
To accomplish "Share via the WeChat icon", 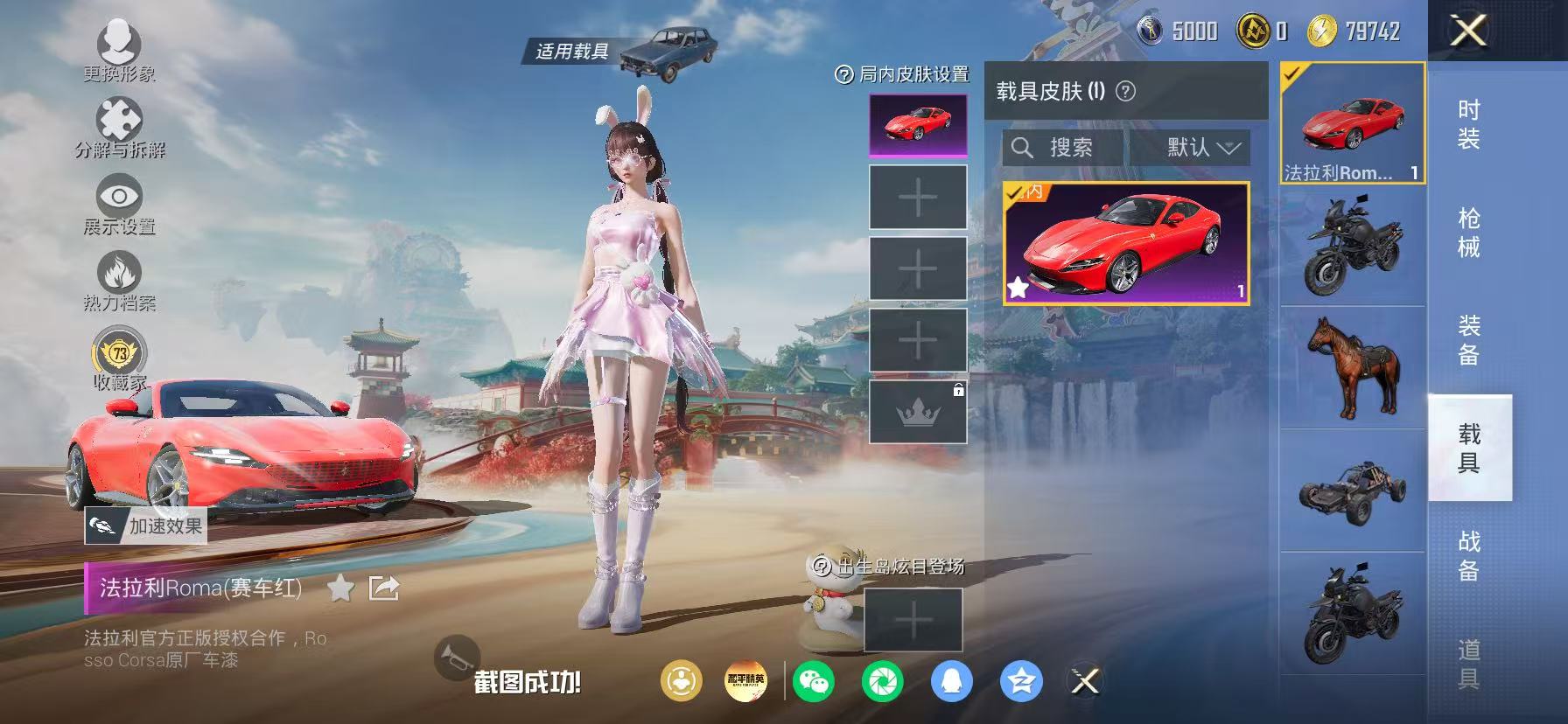I will click(815, 682).
